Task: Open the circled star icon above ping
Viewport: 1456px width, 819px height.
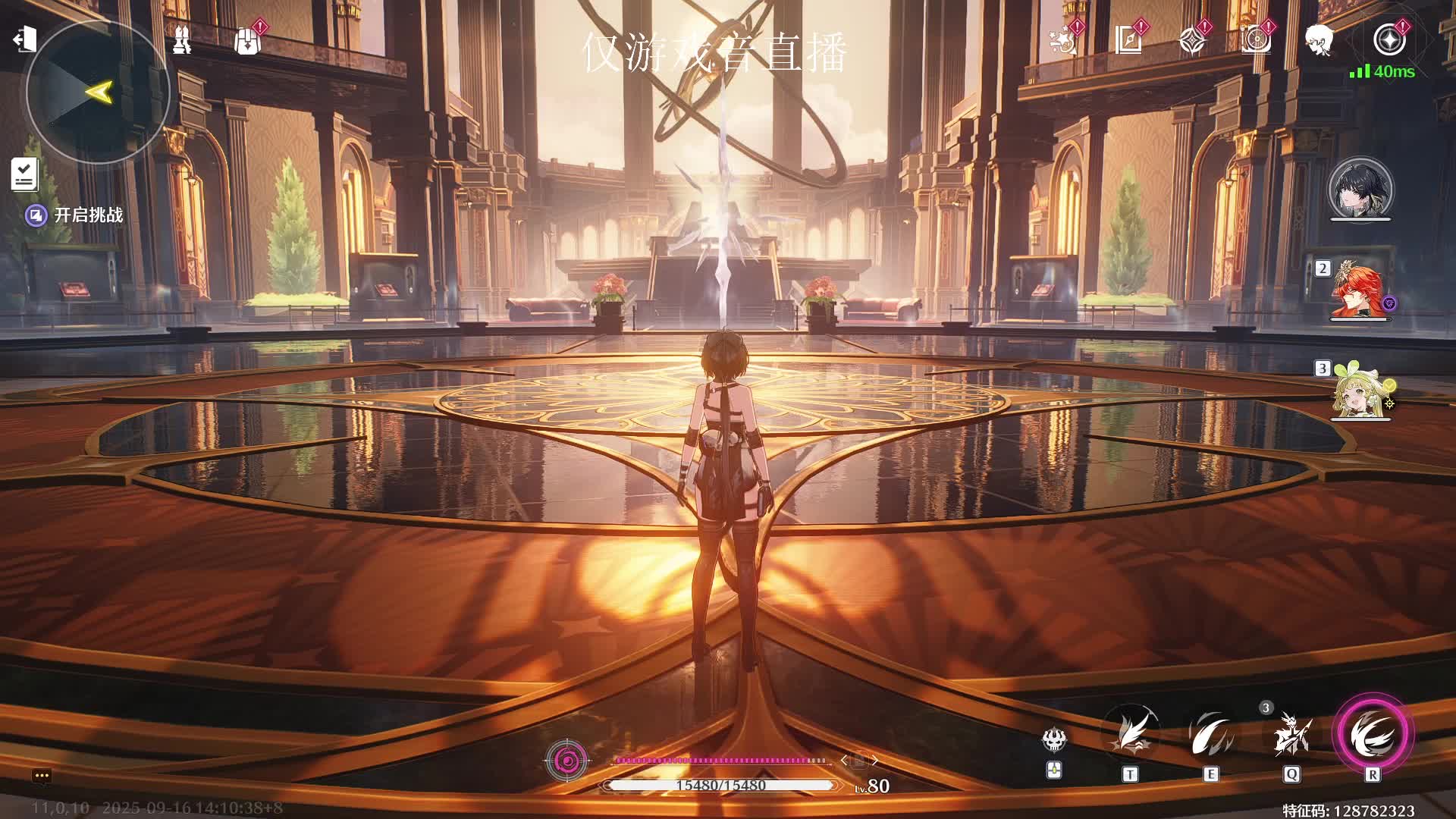Action: [1389, 40]
